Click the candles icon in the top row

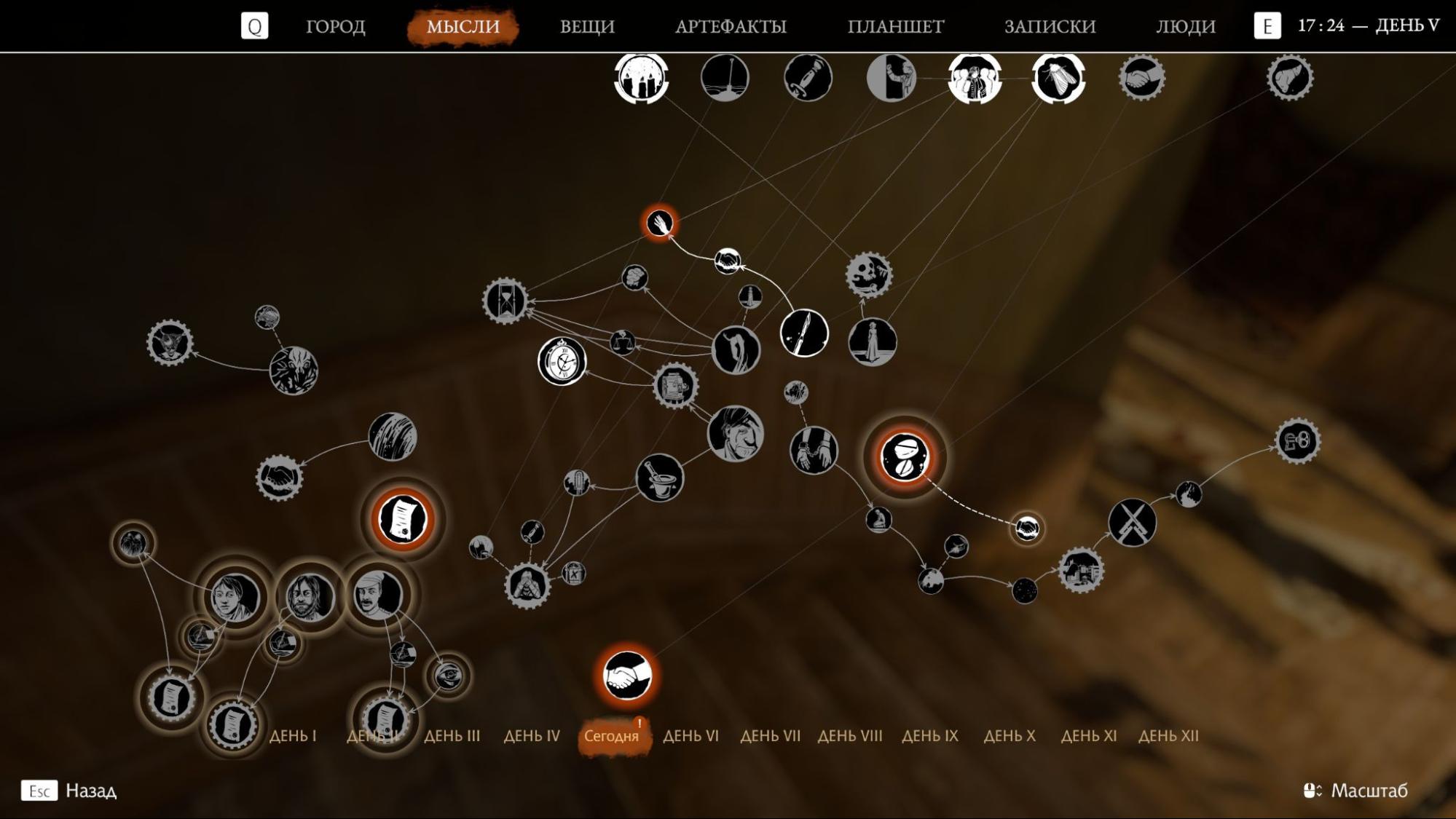click(x=640, y=79)
